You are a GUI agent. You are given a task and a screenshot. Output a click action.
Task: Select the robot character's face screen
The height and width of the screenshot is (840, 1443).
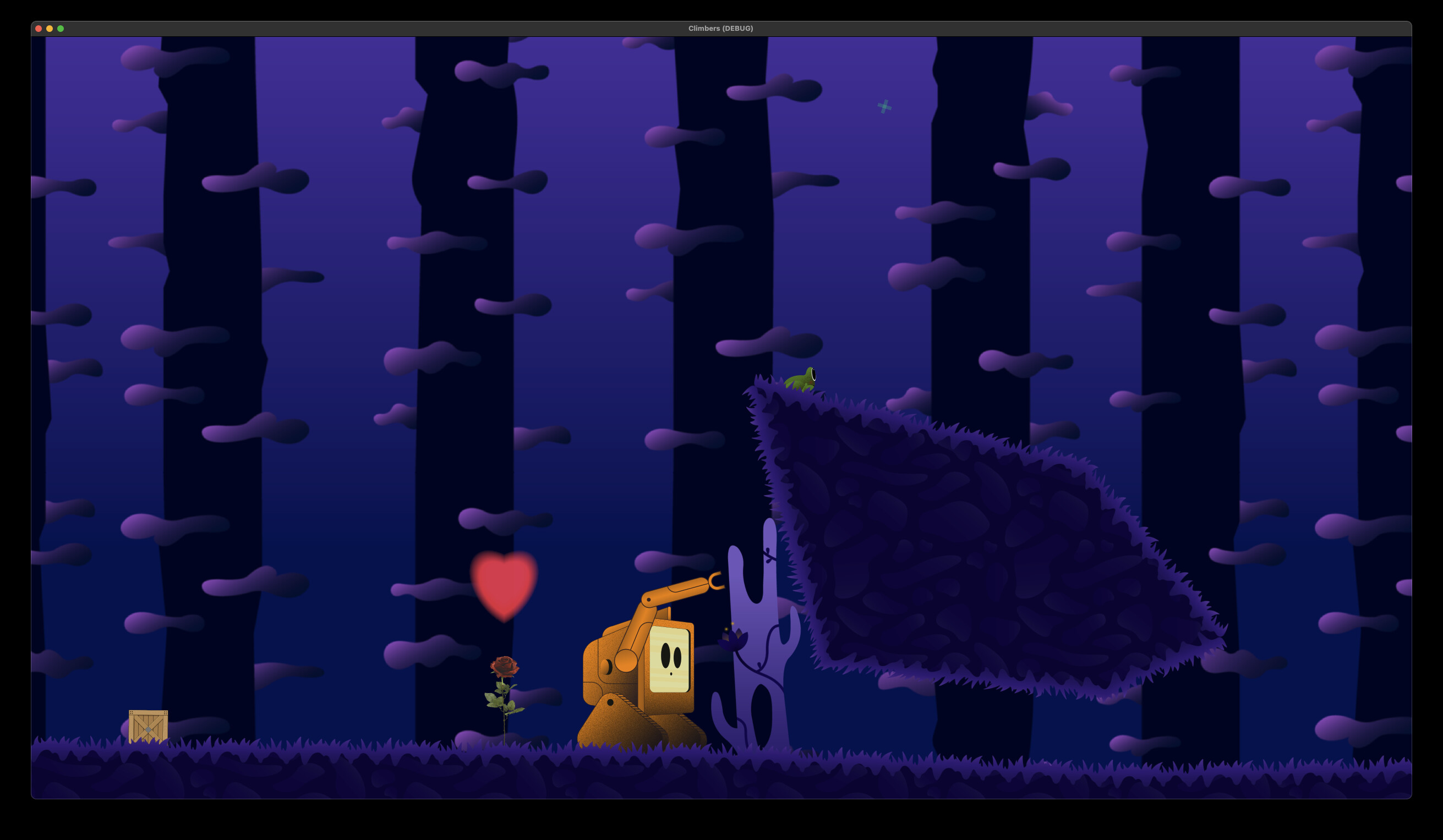click(x=670, y=658)
